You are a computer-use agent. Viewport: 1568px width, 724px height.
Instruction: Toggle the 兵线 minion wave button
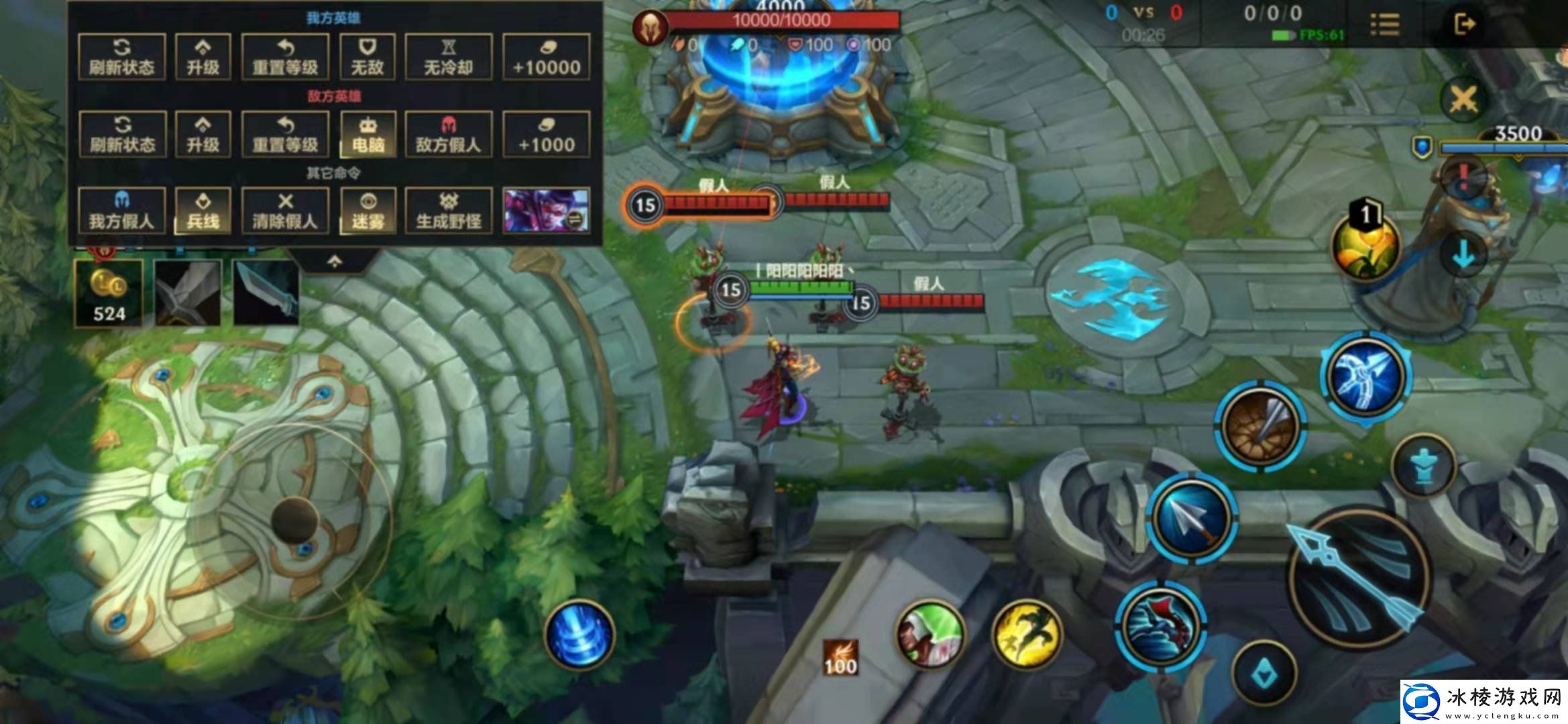(203, 211)
